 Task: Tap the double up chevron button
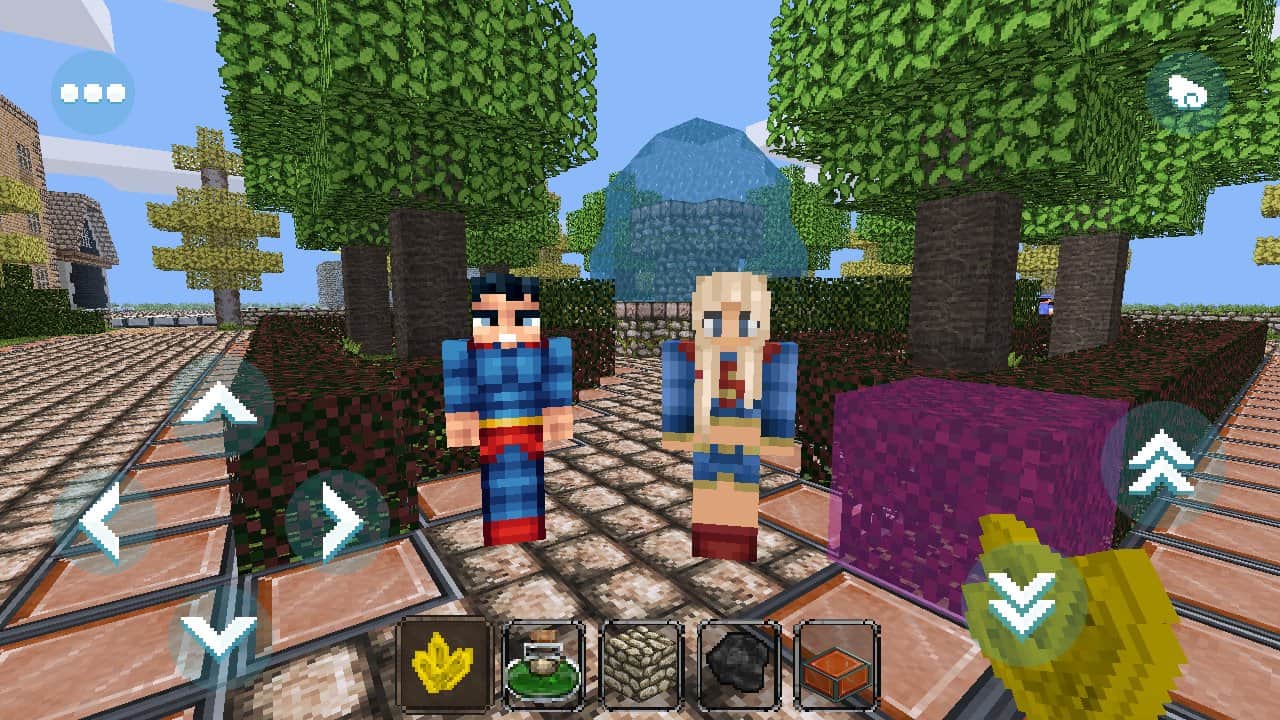tap(1160, 462)
